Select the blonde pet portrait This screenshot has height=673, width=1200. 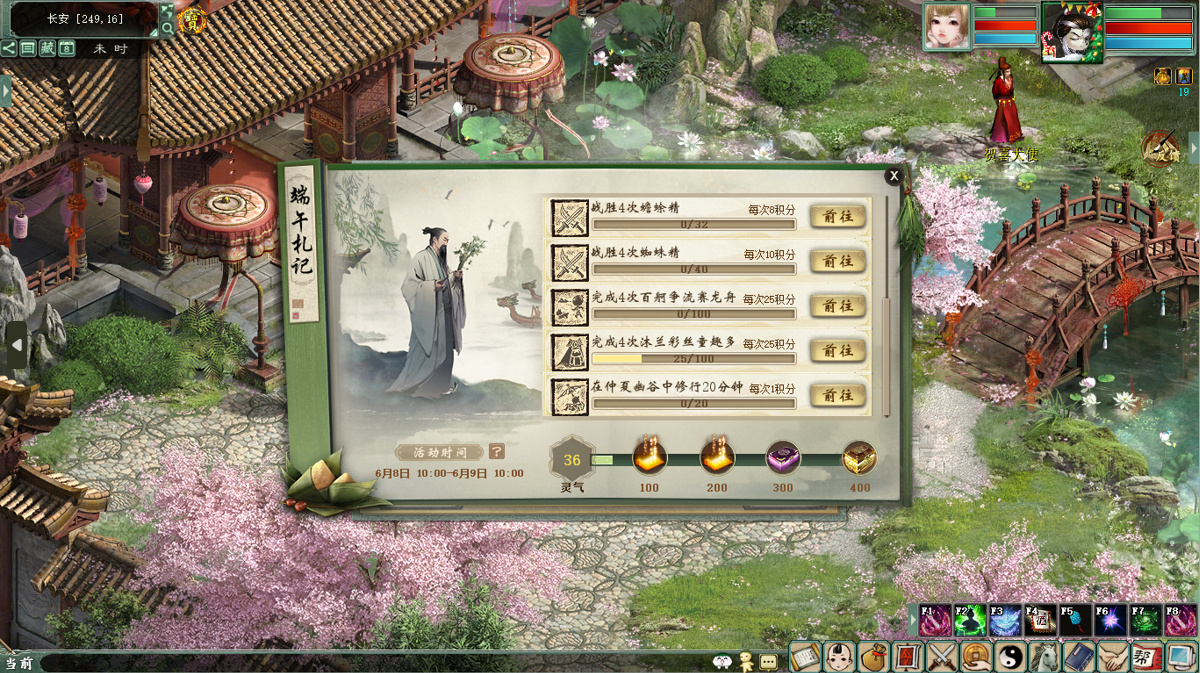(947, 26)
